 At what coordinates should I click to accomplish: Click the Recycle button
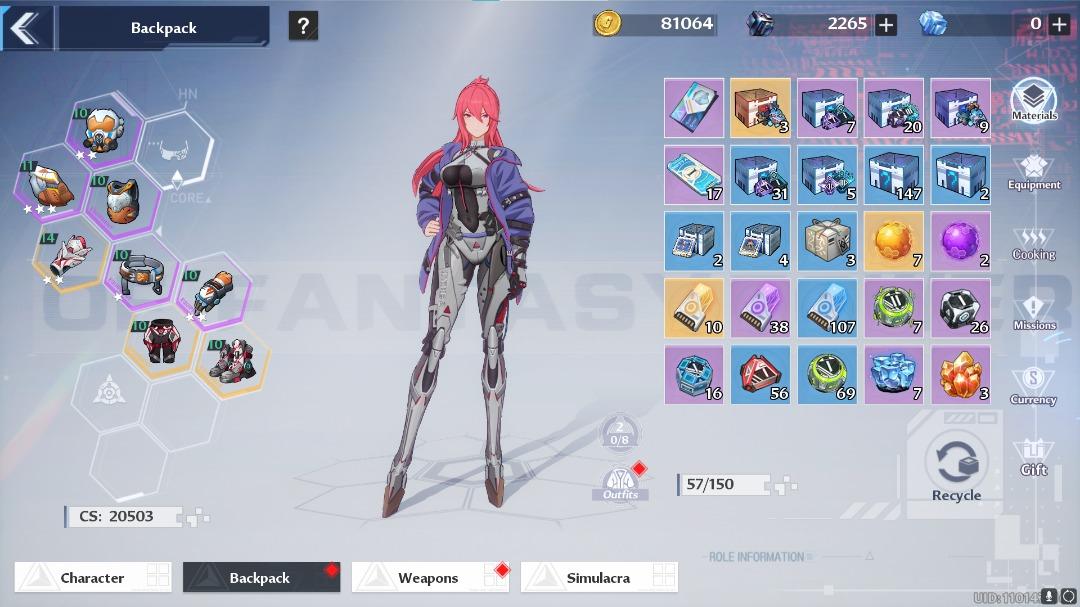pos(956,467)
